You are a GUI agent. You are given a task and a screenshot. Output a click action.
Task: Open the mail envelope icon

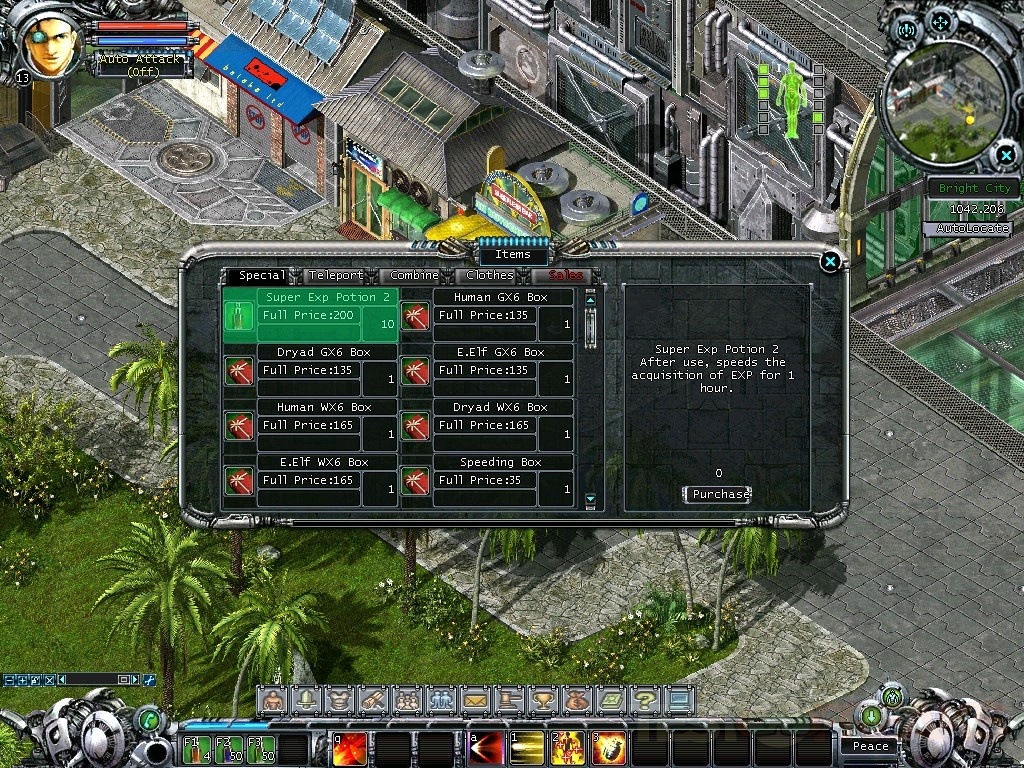tap(474, 700)
